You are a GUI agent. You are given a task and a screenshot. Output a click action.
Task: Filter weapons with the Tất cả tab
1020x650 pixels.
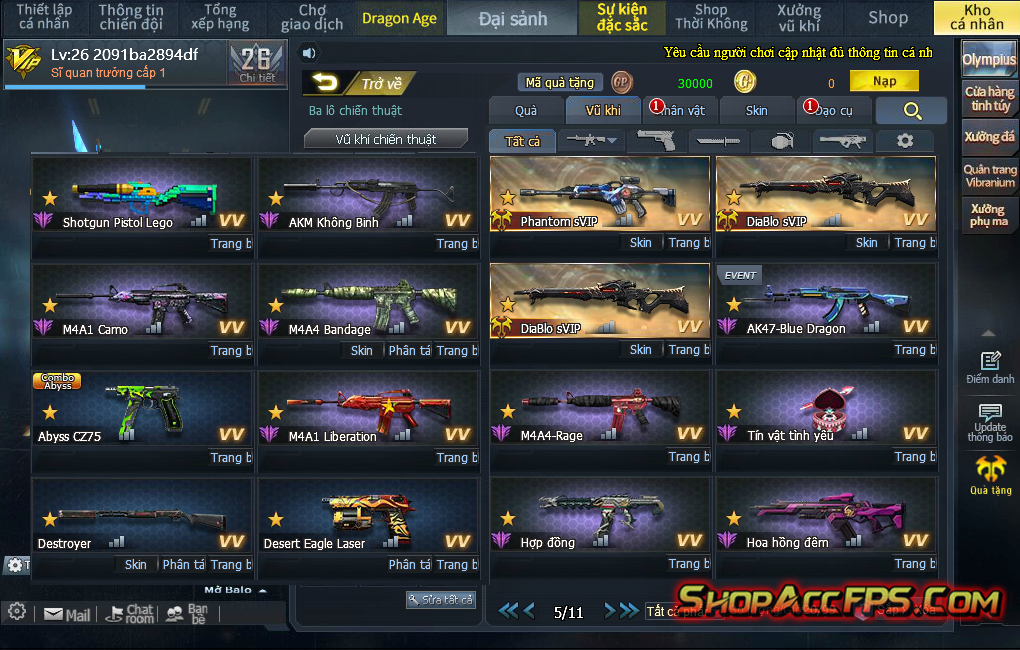[x=522, y=141]
